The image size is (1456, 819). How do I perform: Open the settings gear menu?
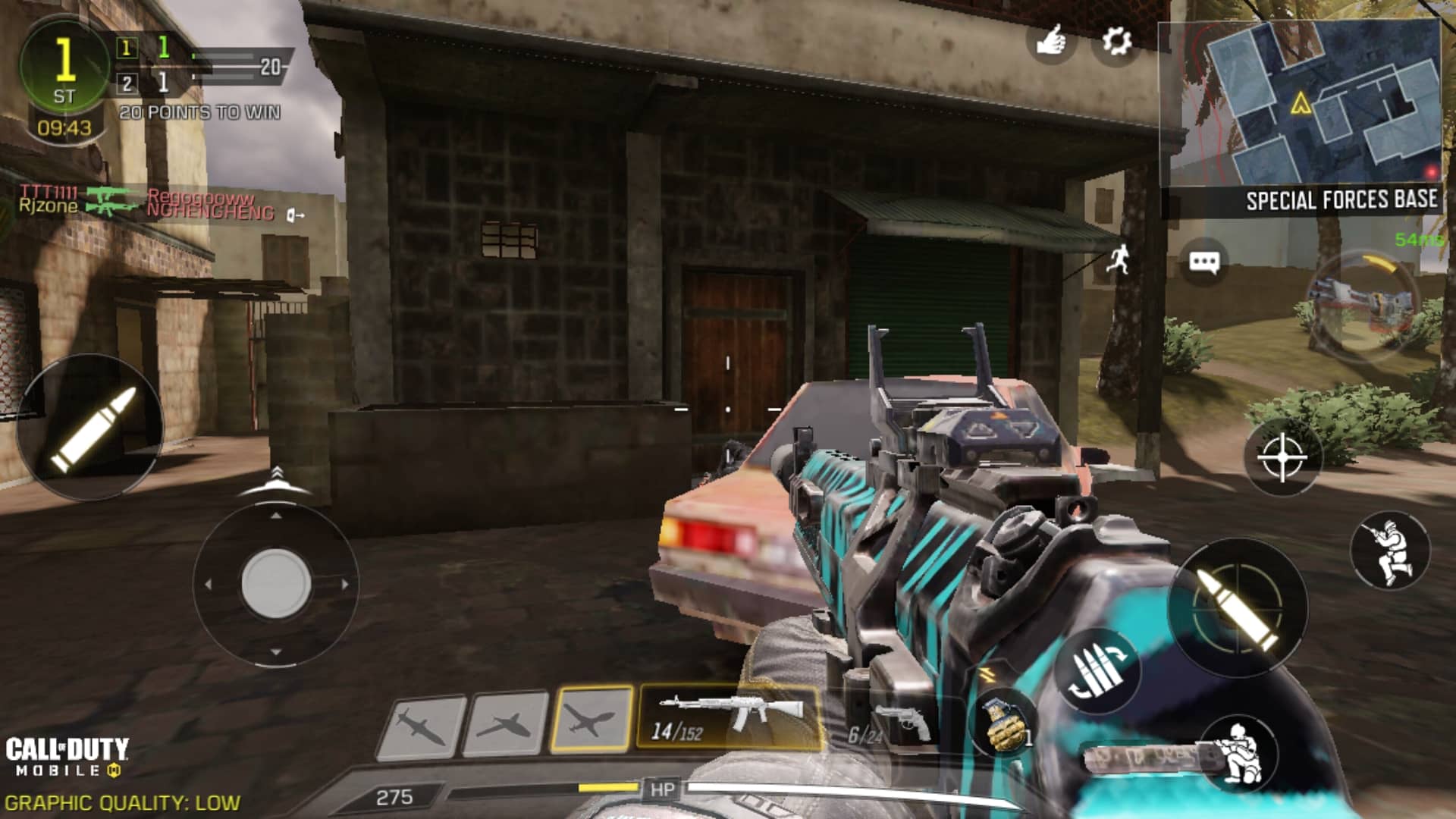click(1116, 41)
